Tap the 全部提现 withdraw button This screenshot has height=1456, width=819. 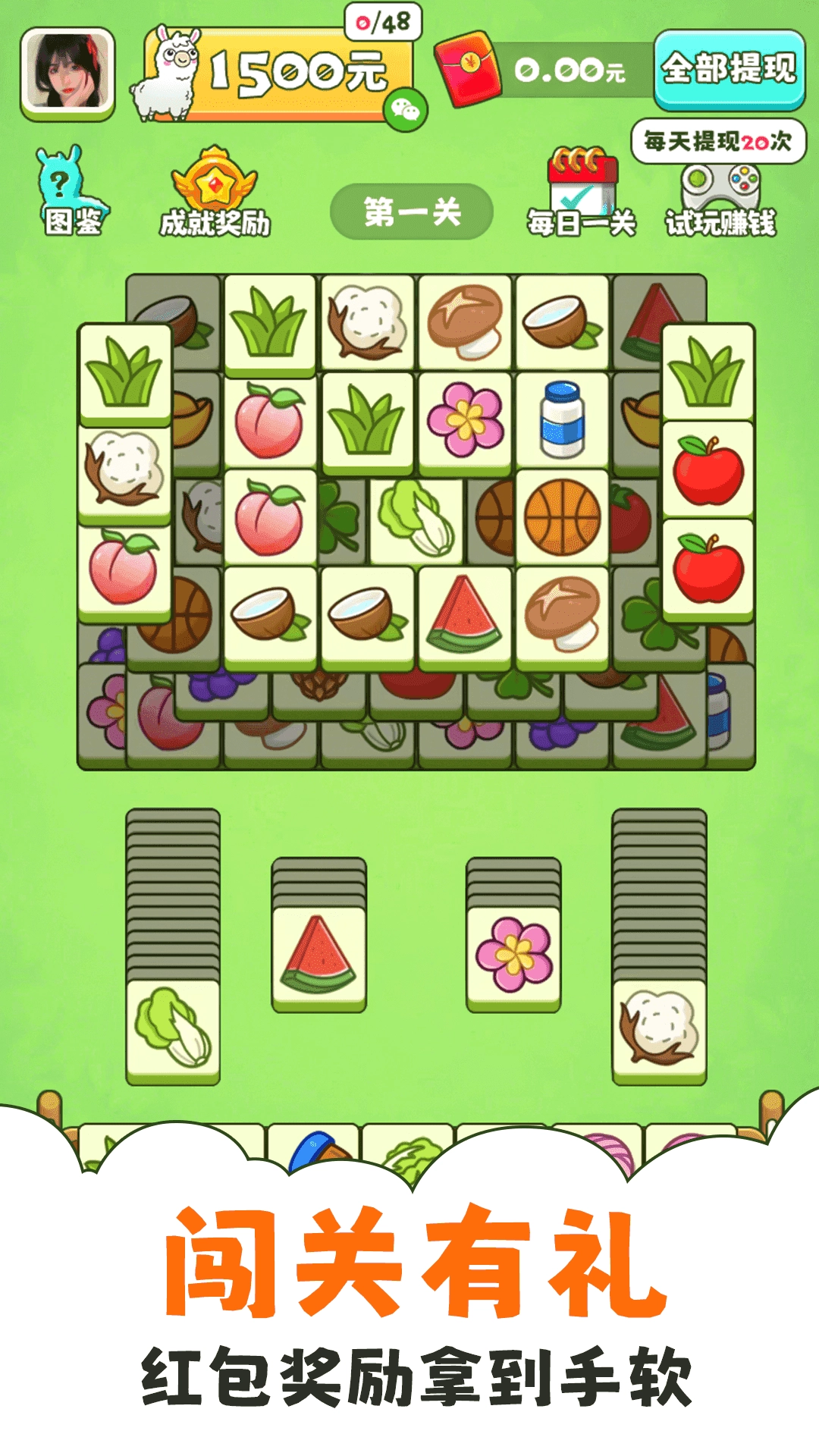point(729,70)
